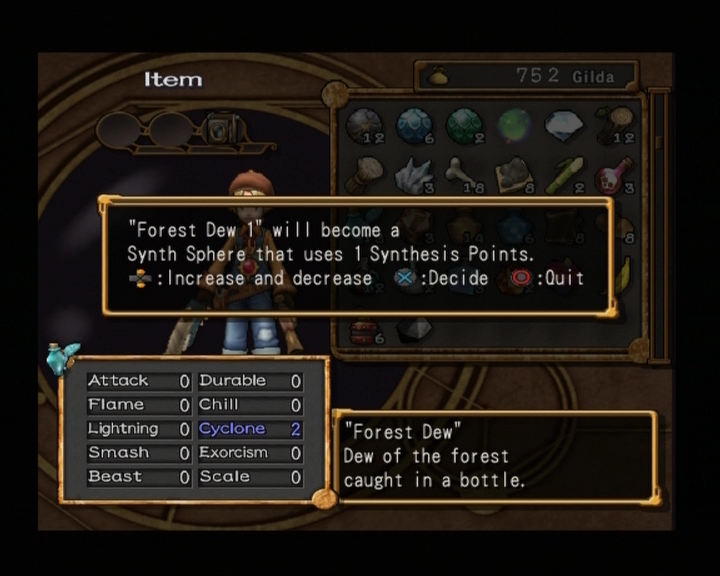720x576 pixels.
Task: Select the Cyclone attribute row
Action: 249,429
